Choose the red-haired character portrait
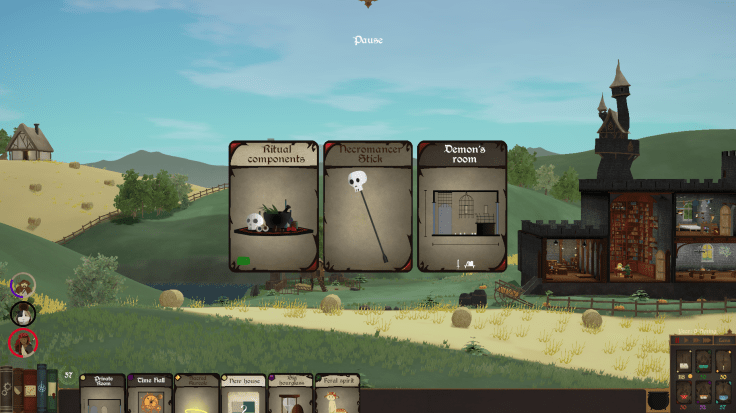736x413 pixels. 22,343
